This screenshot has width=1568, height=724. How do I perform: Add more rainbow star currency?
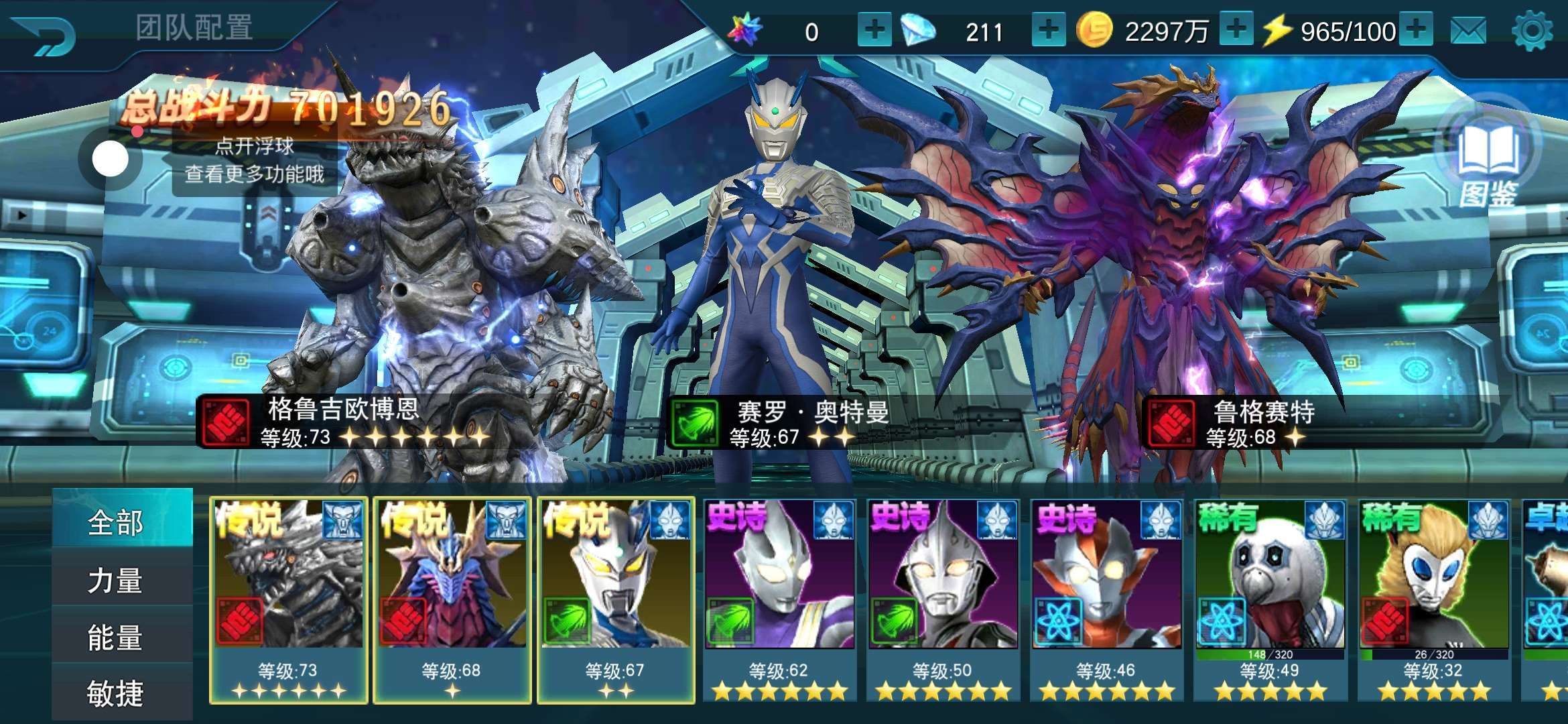coord(874,30)
